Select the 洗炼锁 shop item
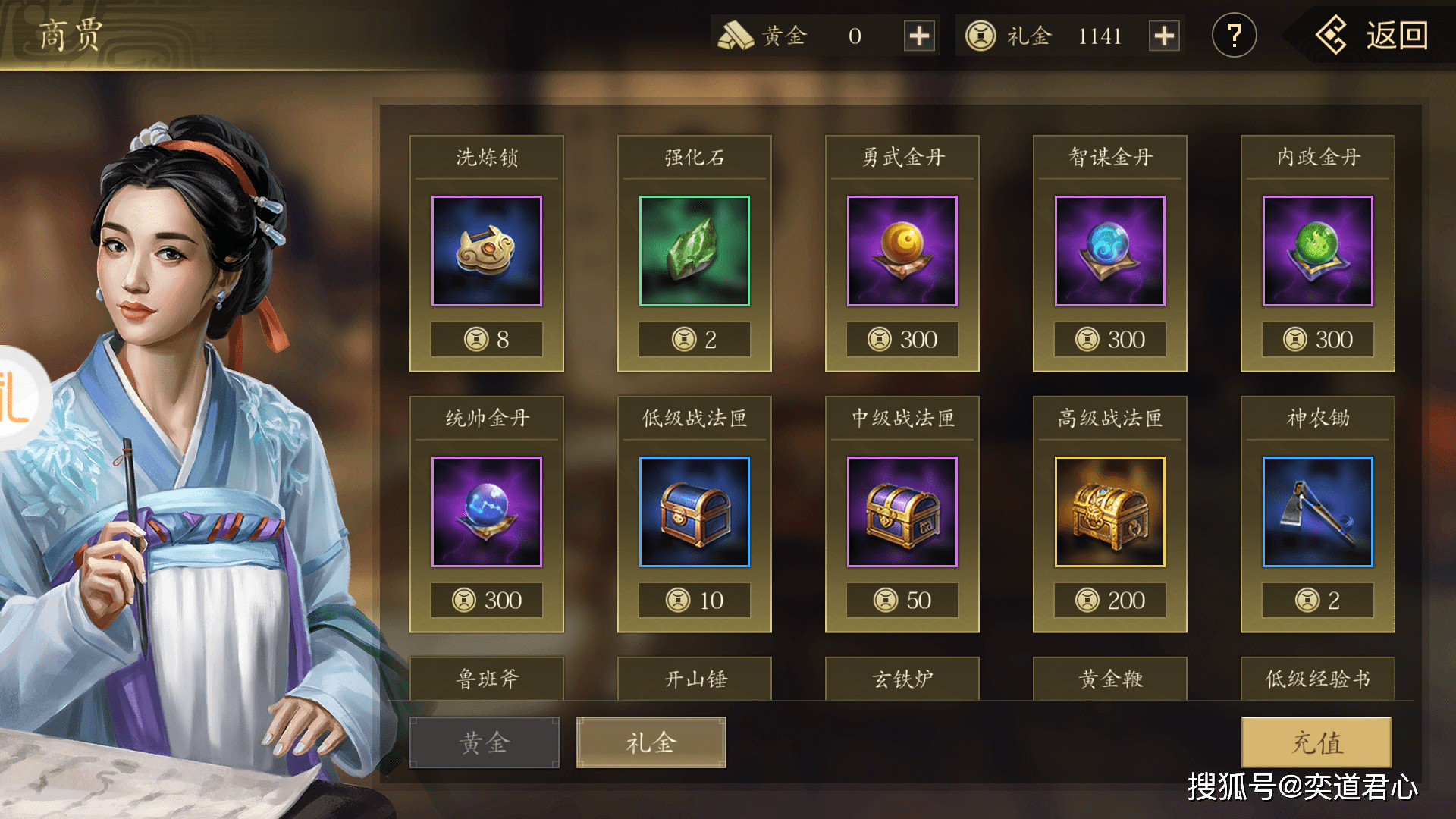This screenshot has height=819, width=1456. 487,252
